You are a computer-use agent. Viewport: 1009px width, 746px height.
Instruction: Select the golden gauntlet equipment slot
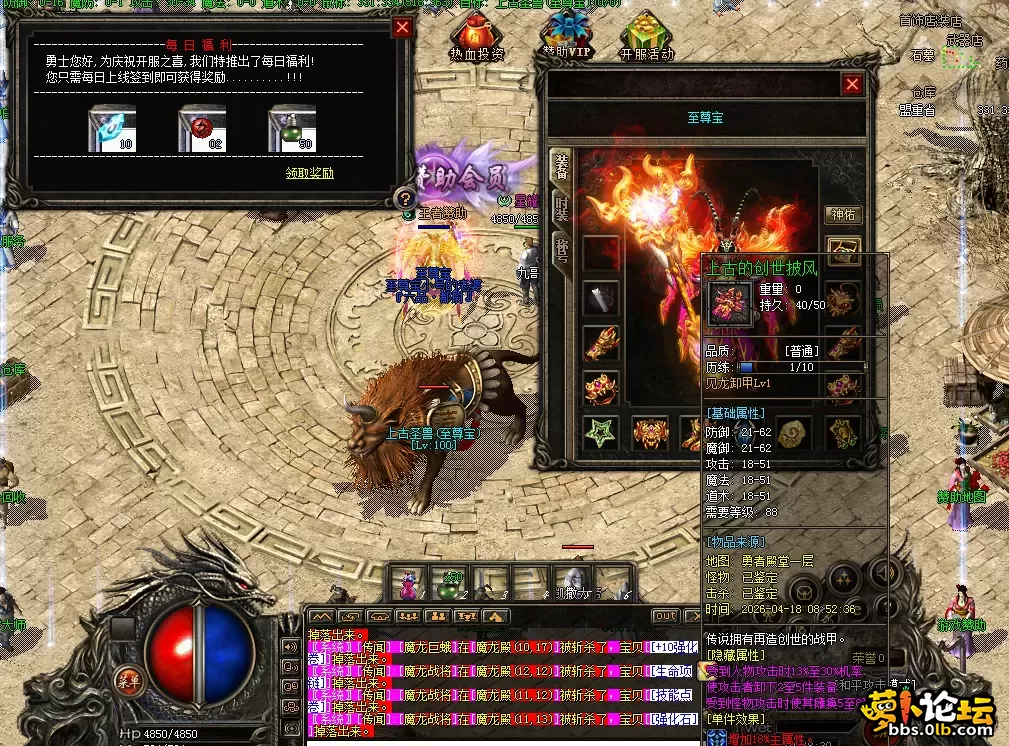pos(601,343)
